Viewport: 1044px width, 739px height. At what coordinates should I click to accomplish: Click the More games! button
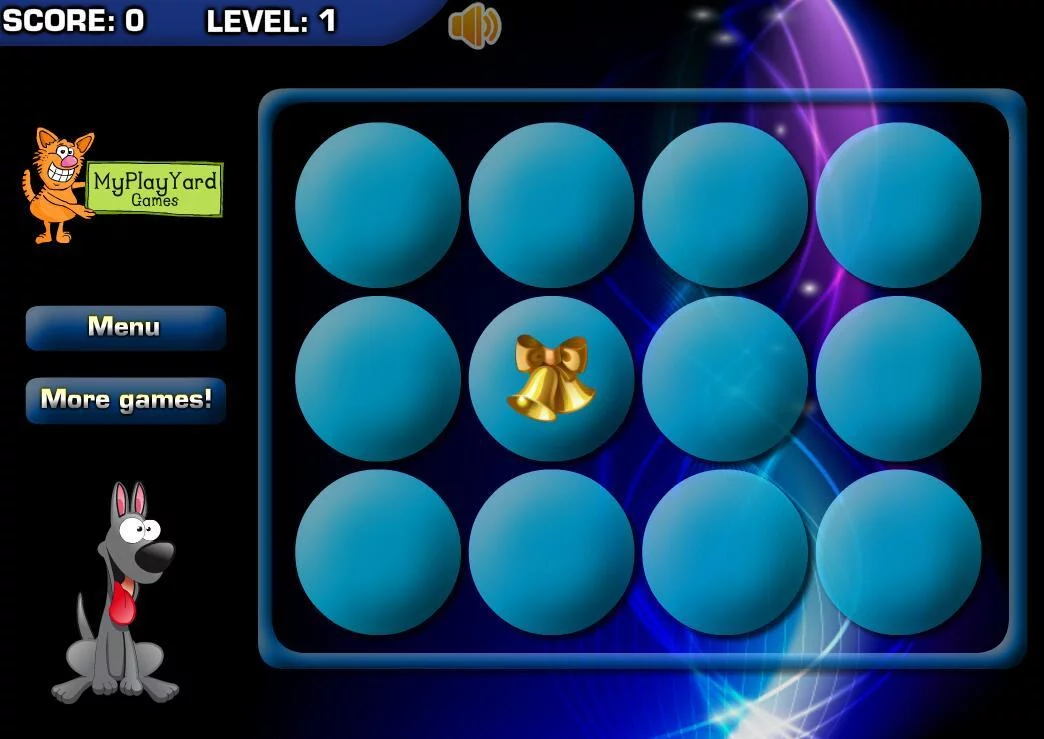(x=125, y=400)
